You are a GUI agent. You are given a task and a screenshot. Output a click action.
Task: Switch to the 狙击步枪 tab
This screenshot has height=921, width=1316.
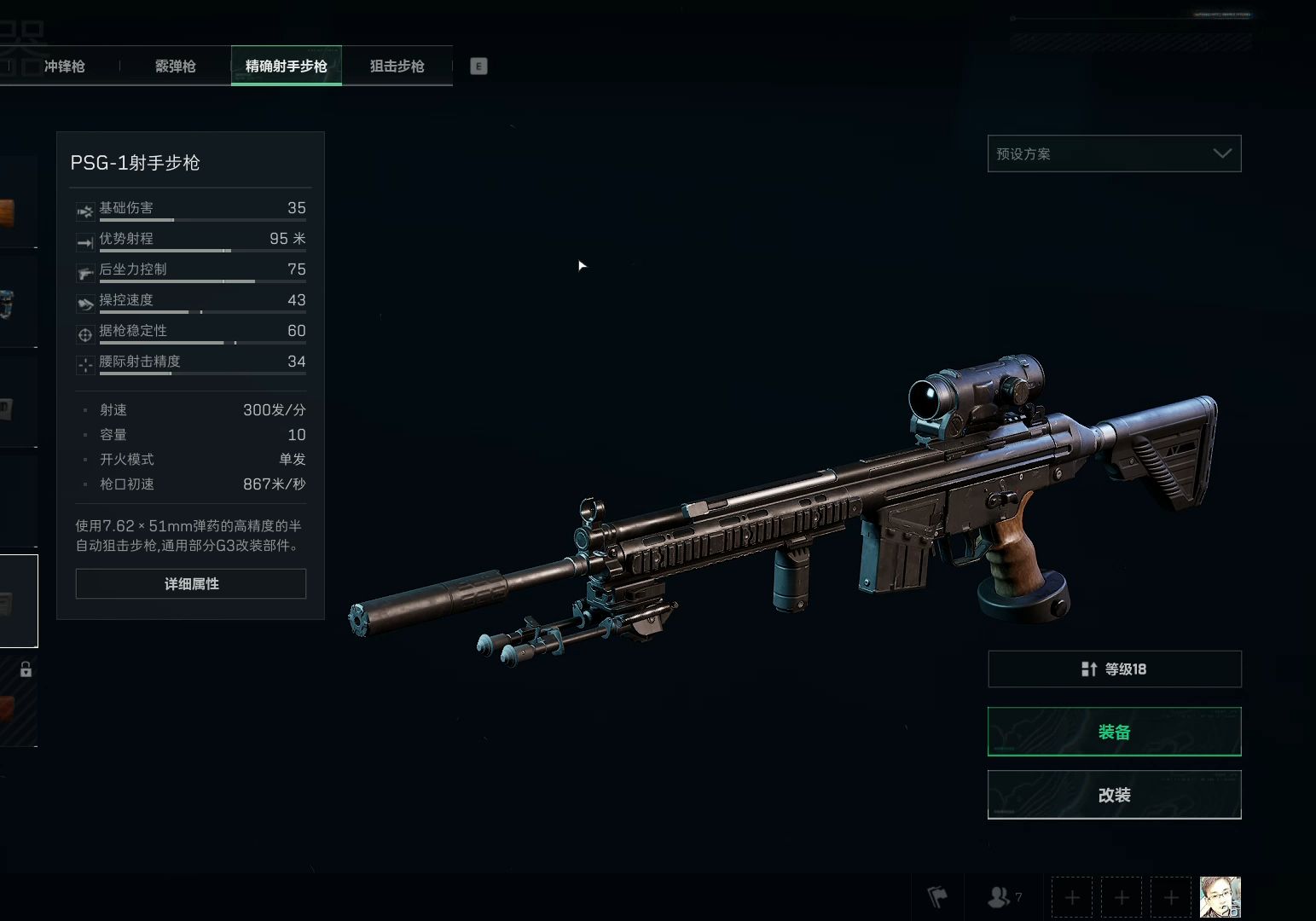pos(397,67)
